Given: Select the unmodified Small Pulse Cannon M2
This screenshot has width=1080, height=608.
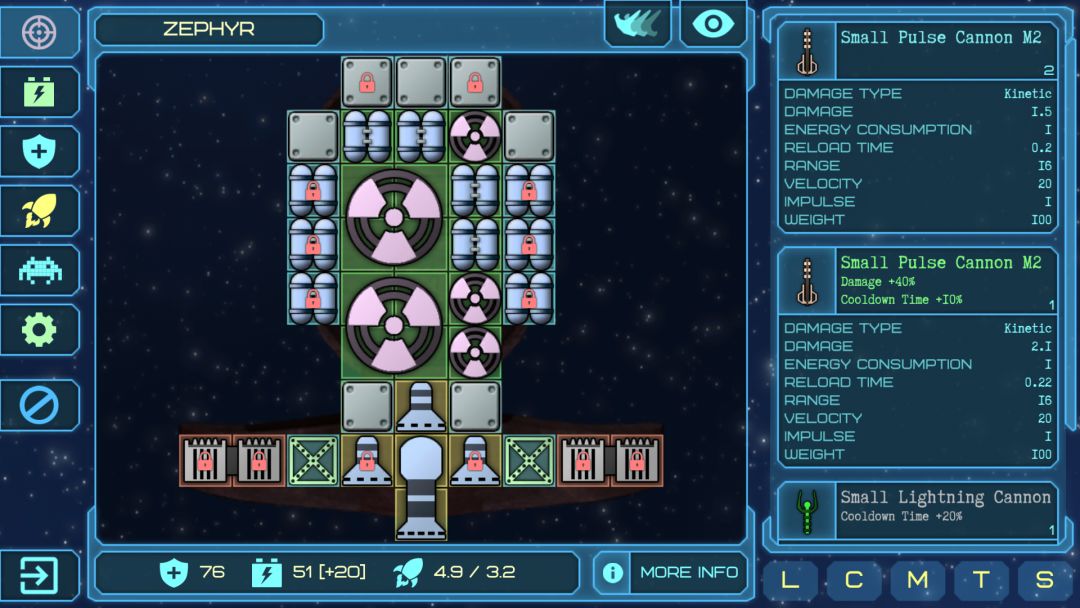Looking at the screenshot, I should tap(917, 51).
